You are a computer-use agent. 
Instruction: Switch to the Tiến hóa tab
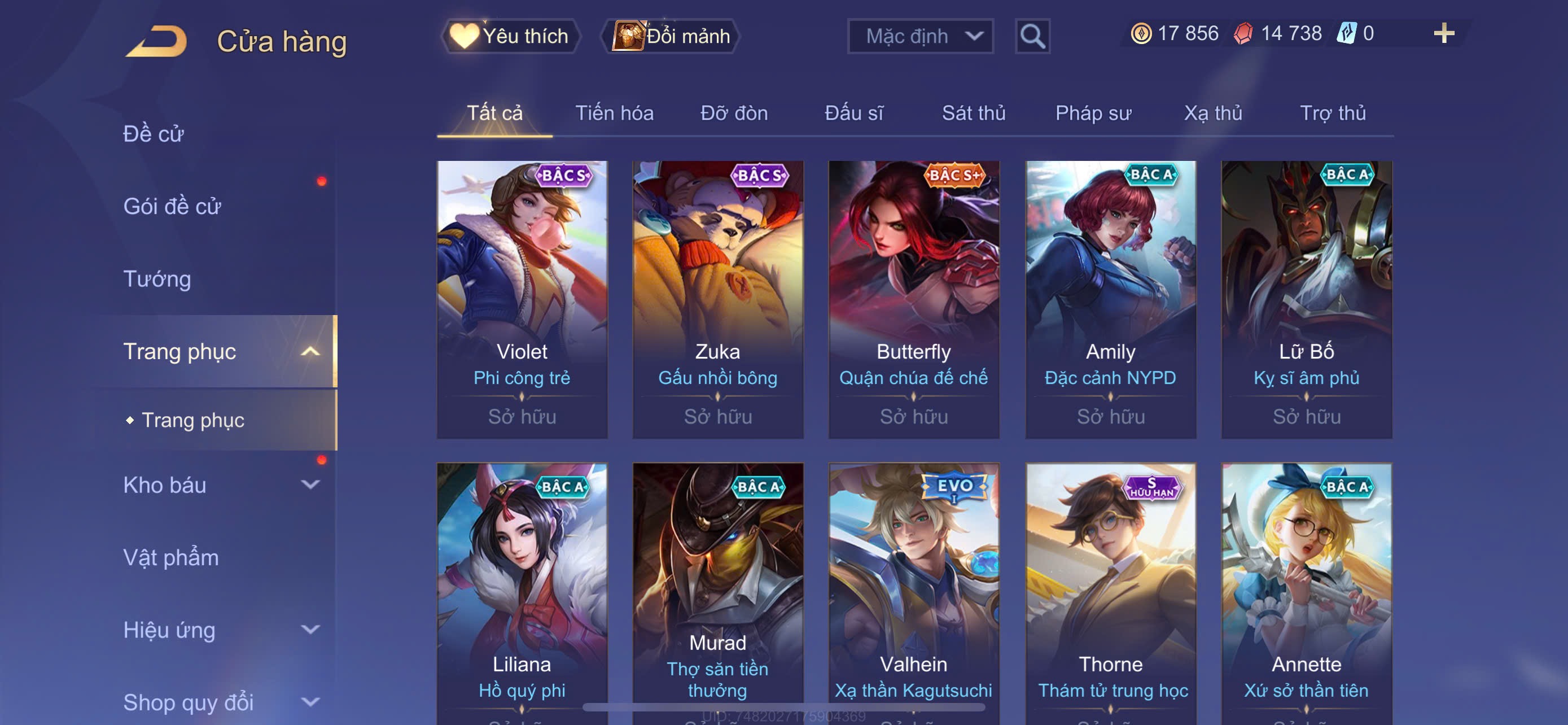point(614,113)
